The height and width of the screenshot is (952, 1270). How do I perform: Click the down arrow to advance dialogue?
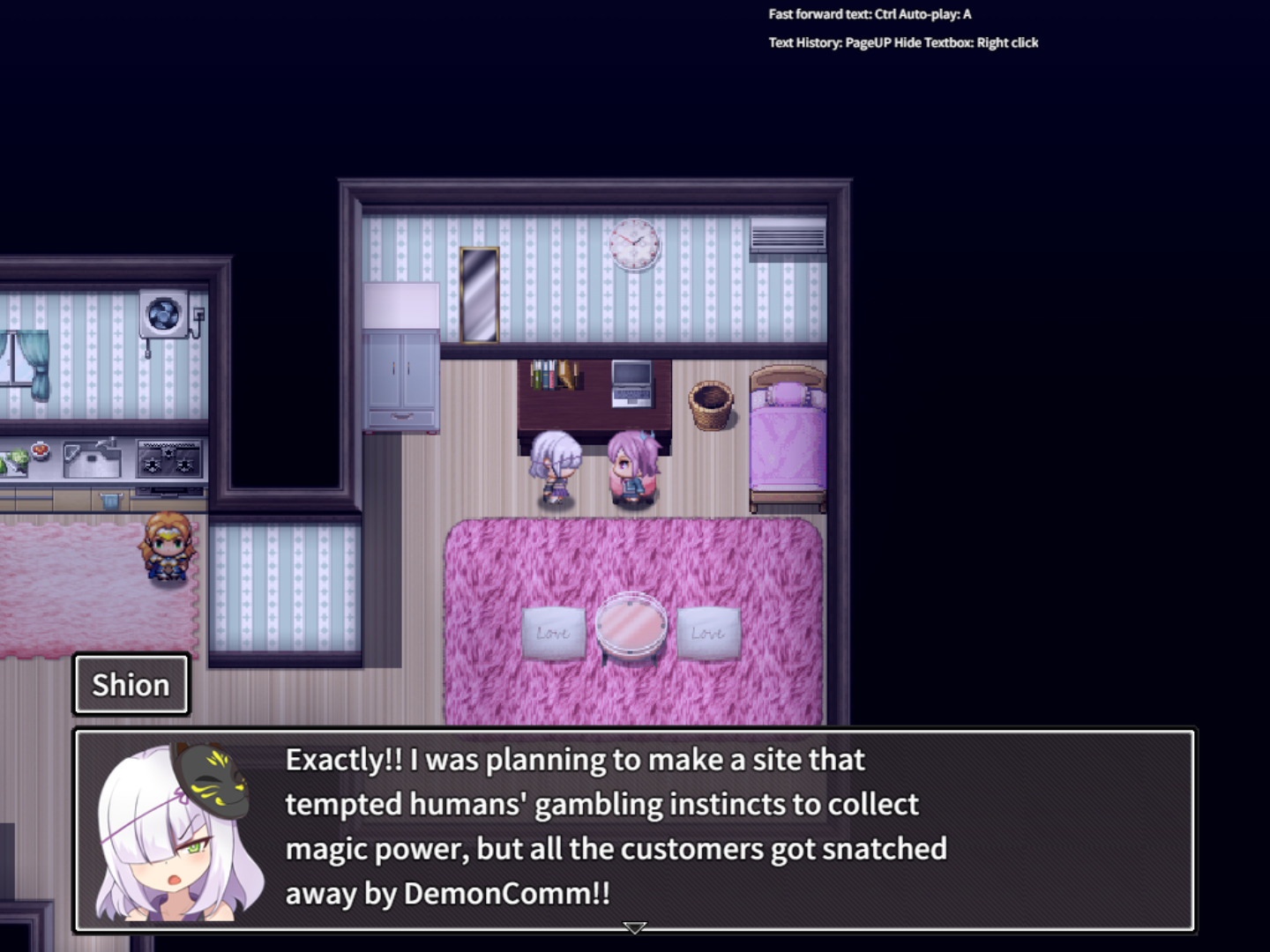click(x=634, y=927)
